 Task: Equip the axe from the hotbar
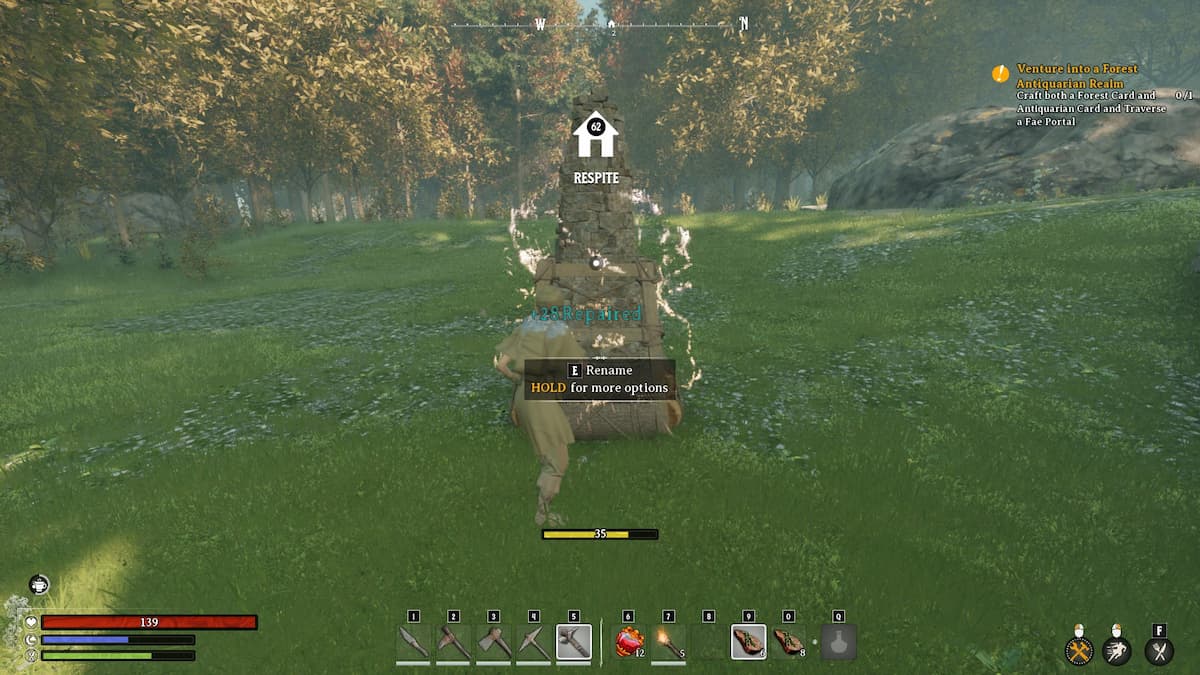[x=493, y=642]
